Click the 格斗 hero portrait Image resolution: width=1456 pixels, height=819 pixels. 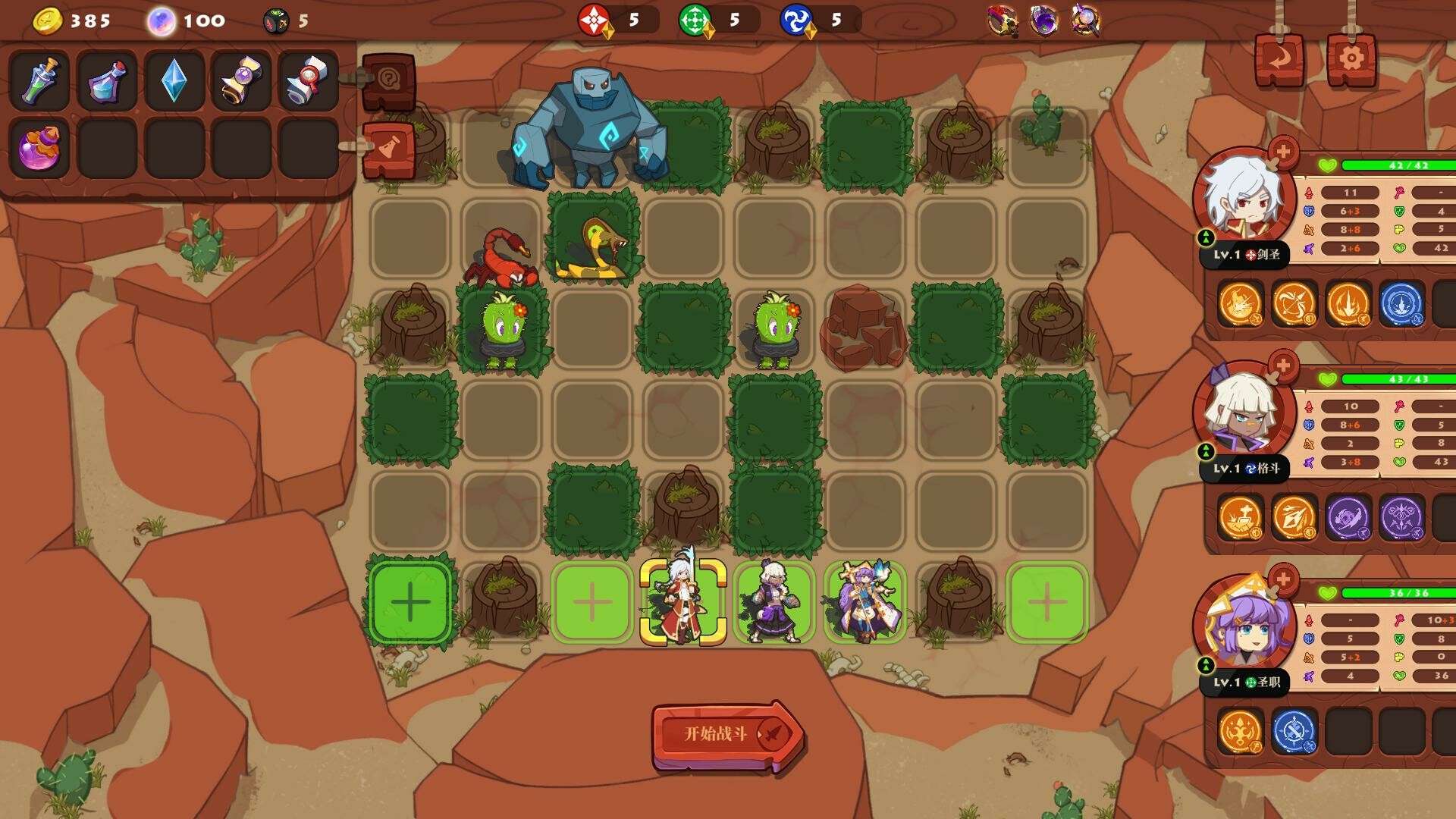(x=1244, y=415)
